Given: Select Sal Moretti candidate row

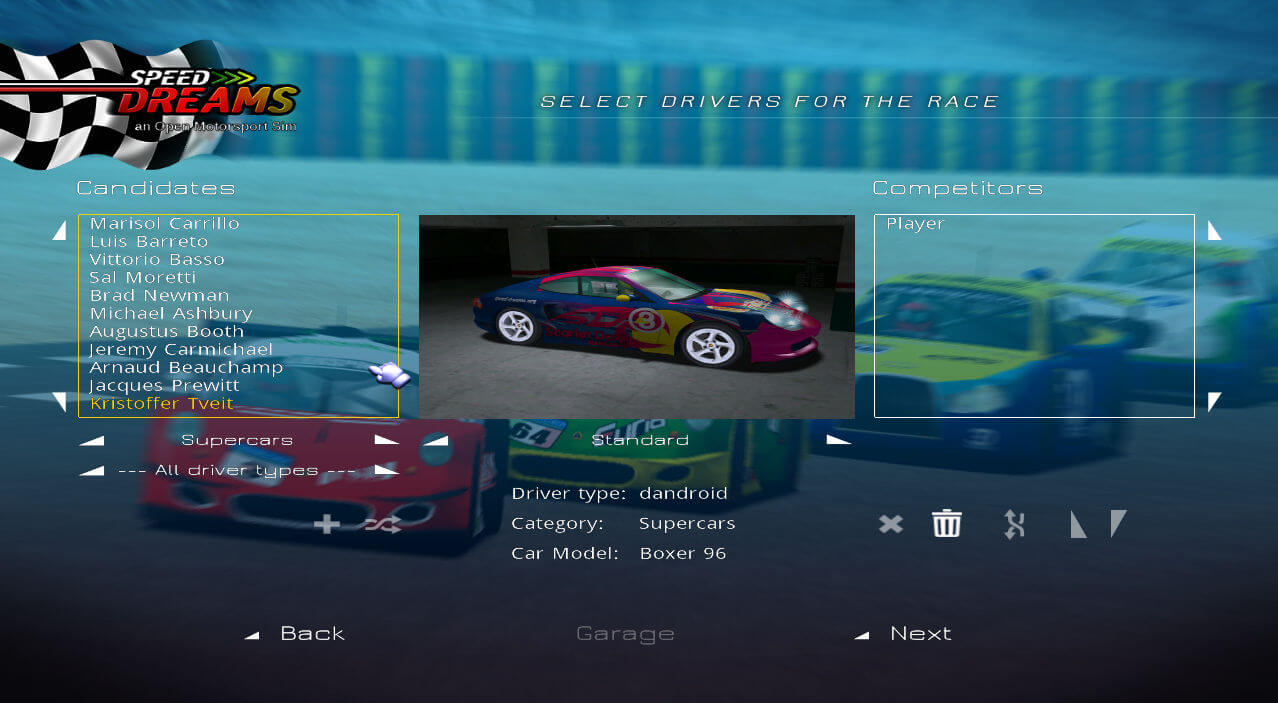Looking at the screenshot, I should pos(143,278).
